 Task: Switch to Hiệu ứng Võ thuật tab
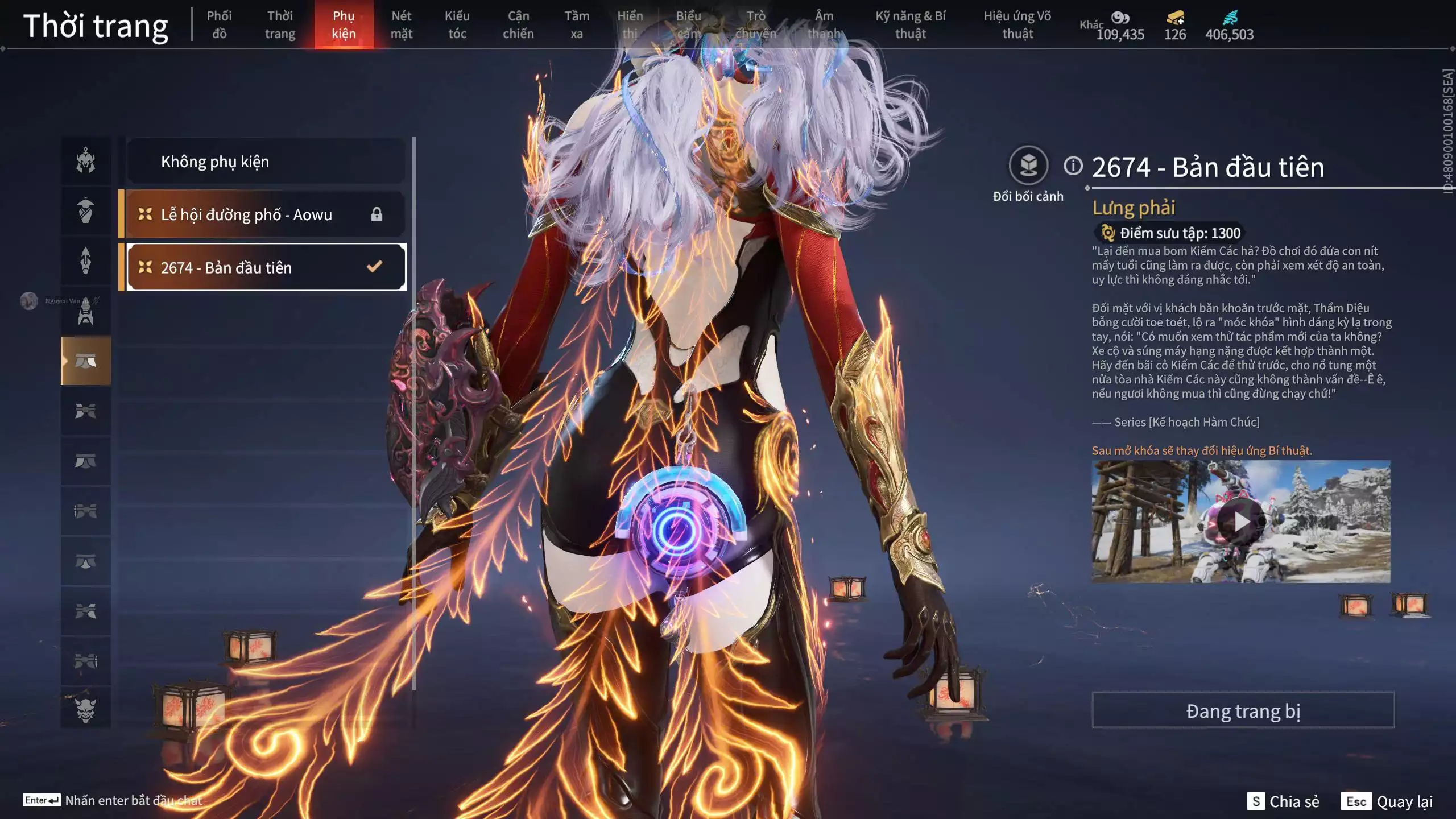(x=1017, y=25)
